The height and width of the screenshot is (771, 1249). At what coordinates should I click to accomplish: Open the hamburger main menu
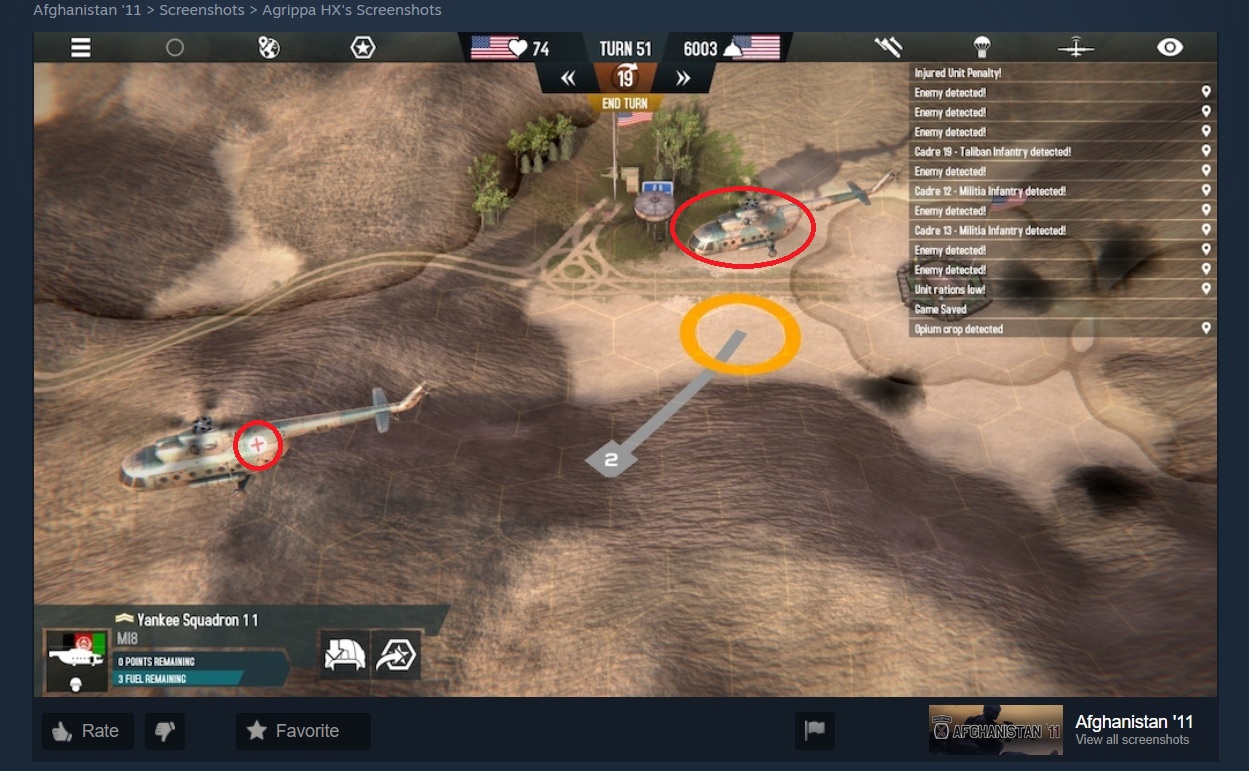tap(80, 47)
